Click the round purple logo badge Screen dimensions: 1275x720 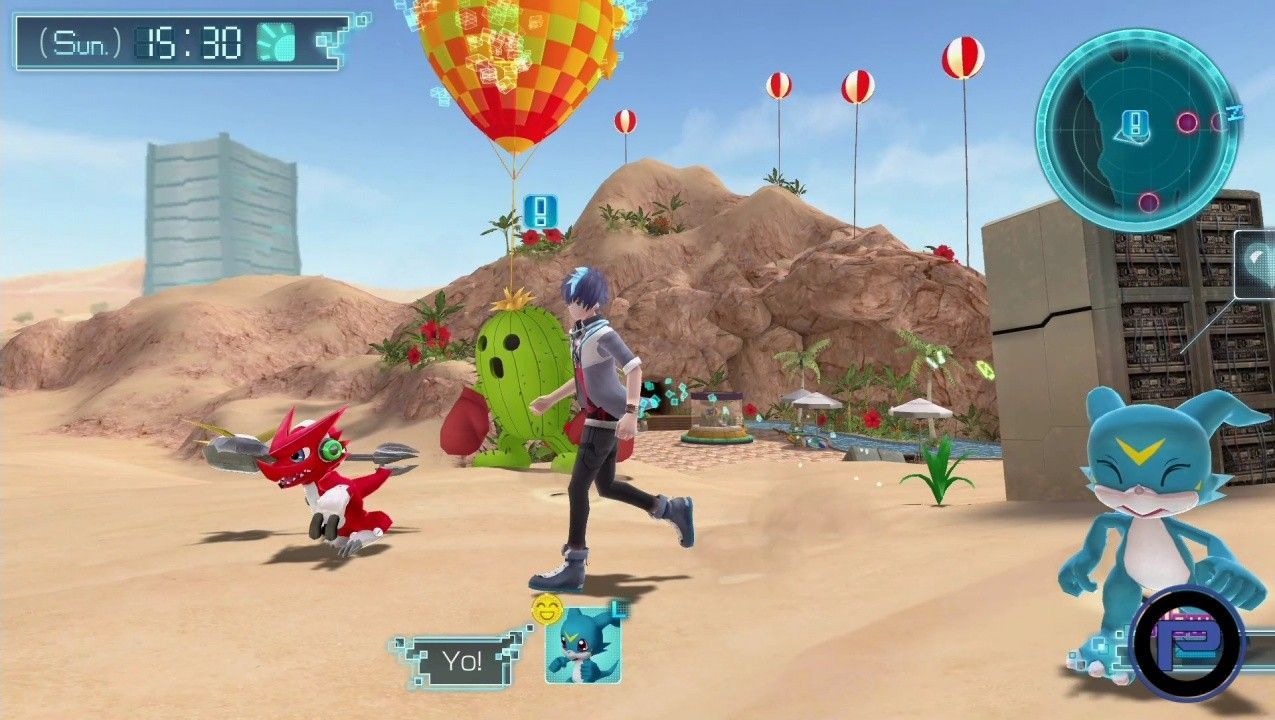pyautogui.click(x=1190, y=642)
